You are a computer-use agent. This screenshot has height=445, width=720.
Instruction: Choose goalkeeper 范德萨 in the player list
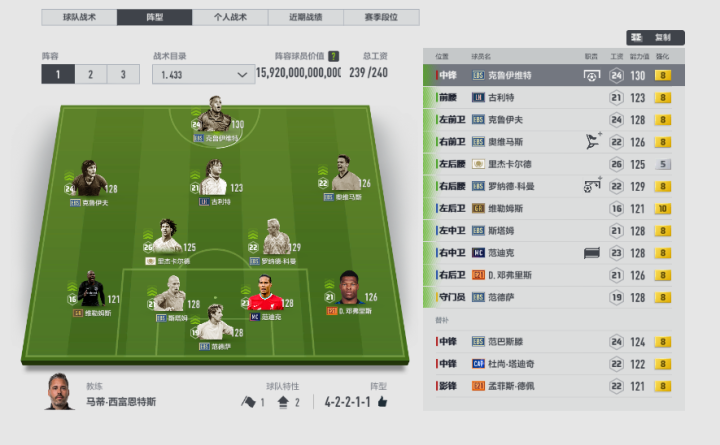(554, 296)
